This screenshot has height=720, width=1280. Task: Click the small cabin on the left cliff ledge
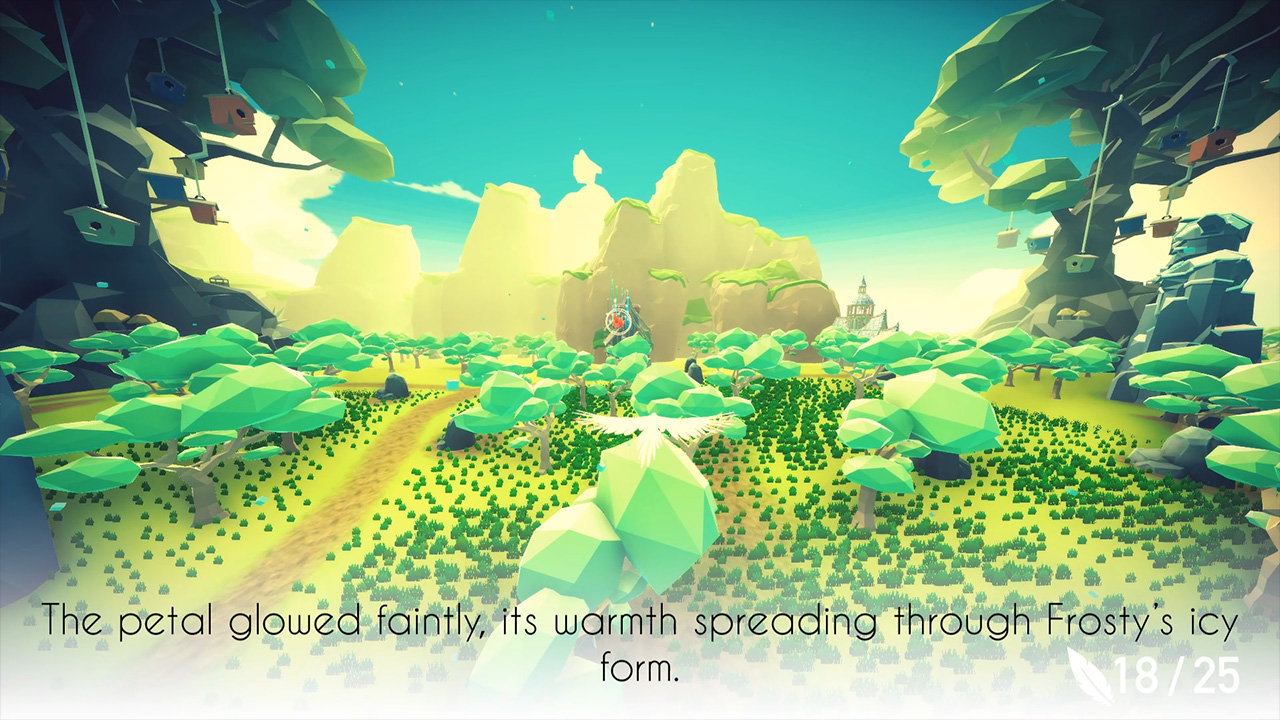(217, 280)
